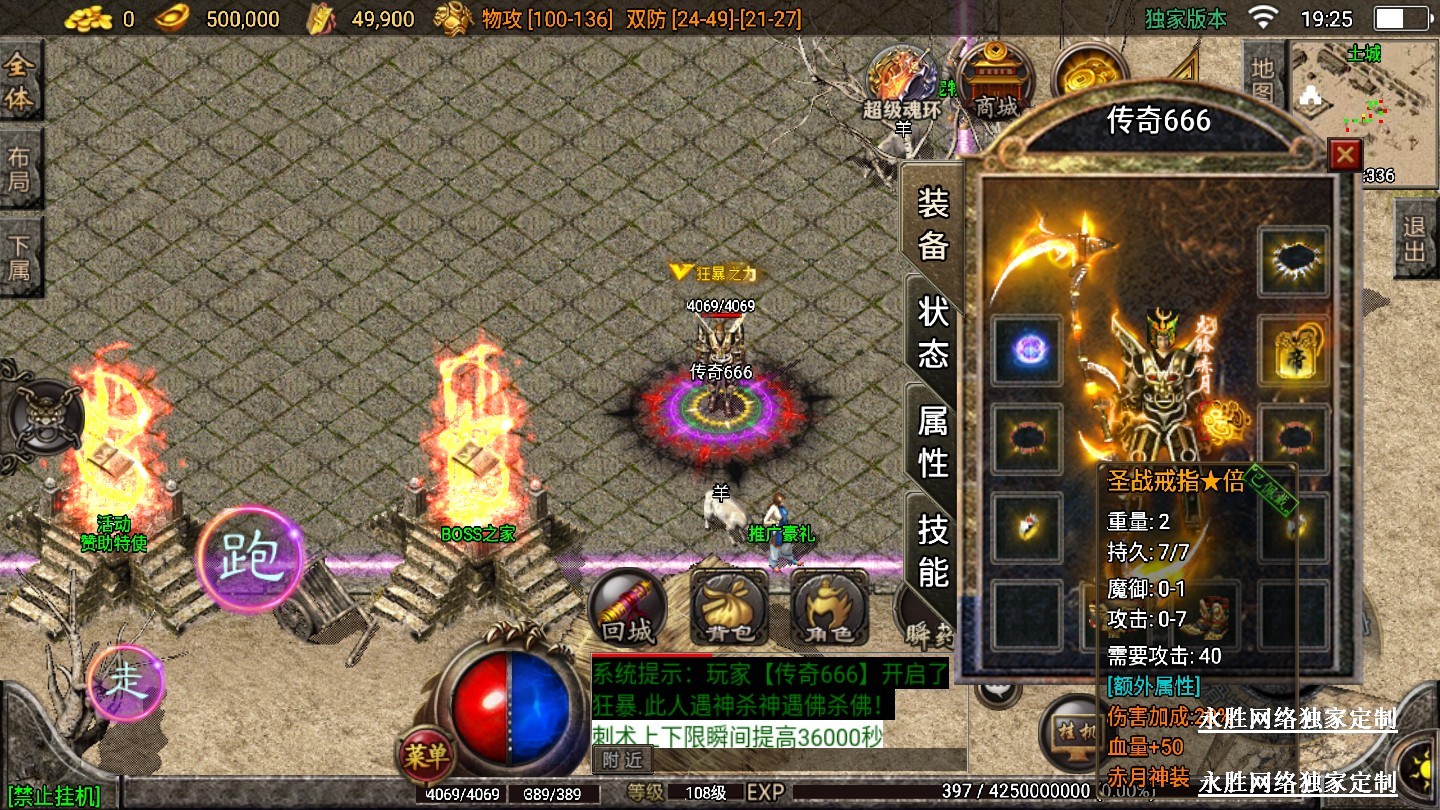
Task: Open the 属性 attributes tab
Action: [x=933, y=441]
